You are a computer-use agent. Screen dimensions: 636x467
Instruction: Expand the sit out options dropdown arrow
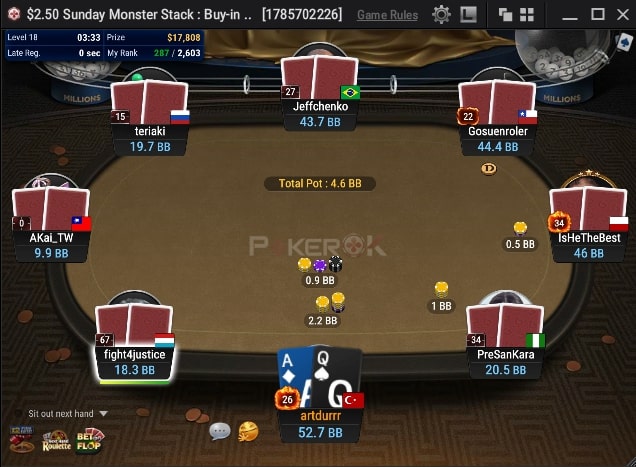[103, 413]
